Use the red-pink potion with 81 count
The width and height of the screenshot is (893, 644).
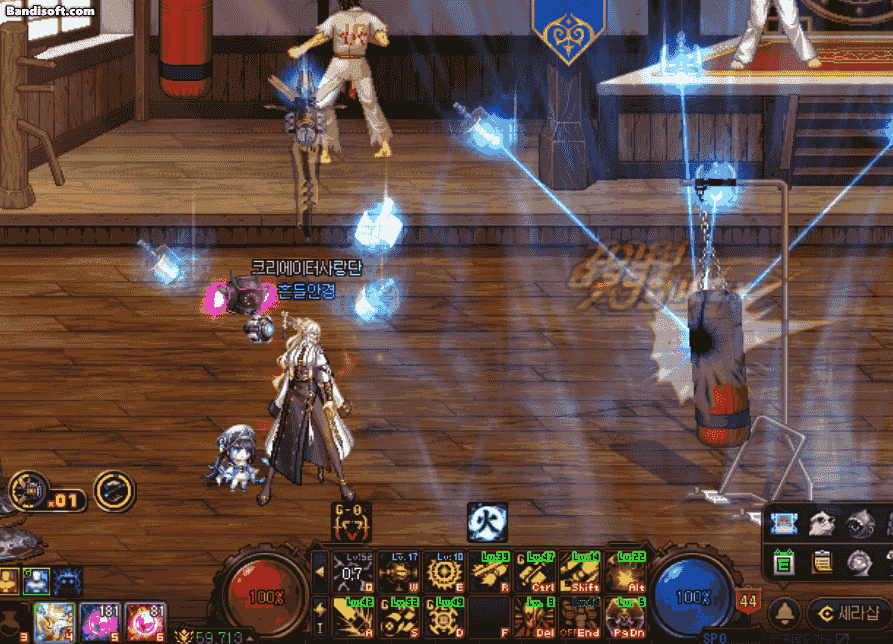[146, 622]
